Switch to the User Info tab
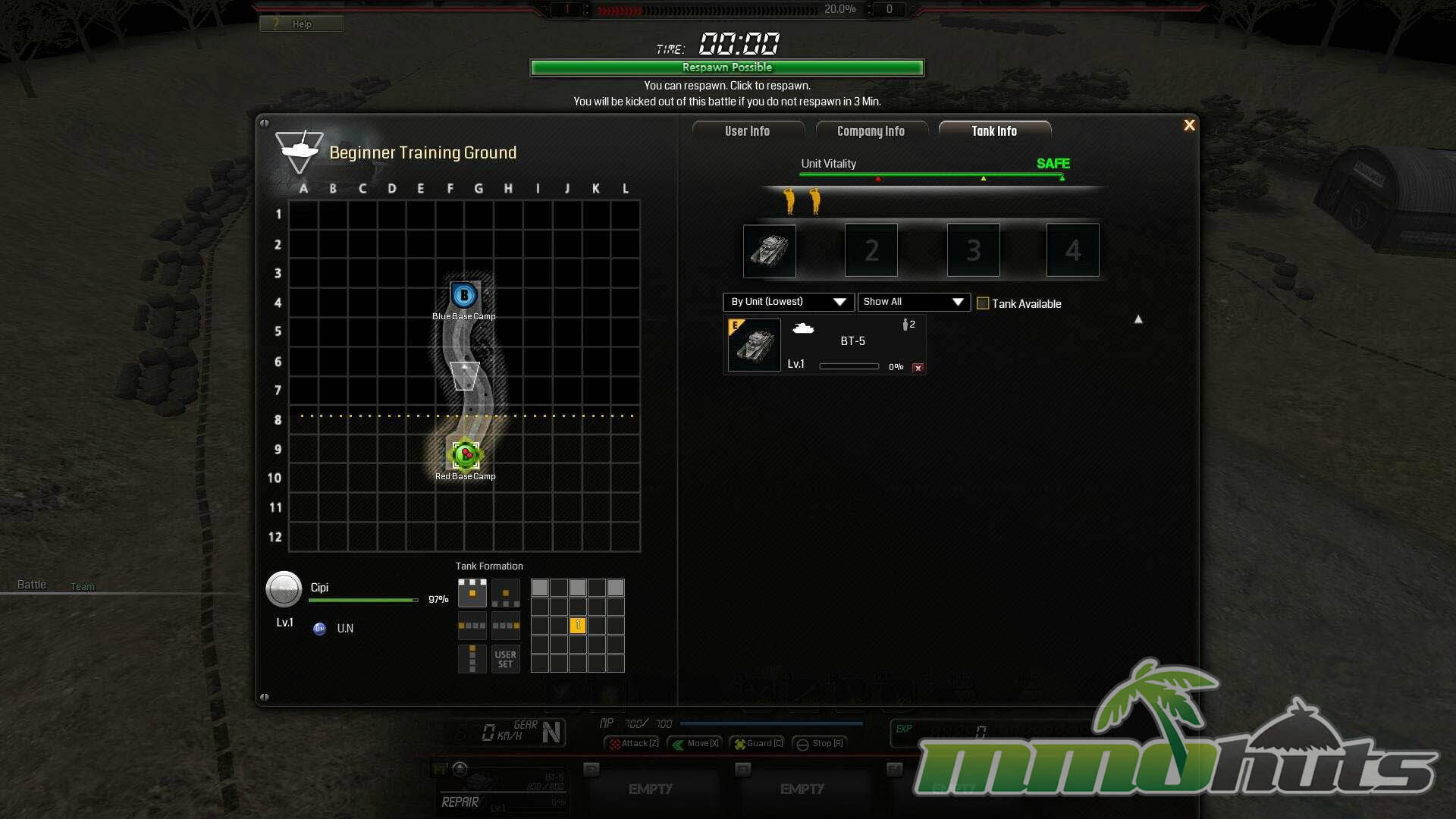 pyautogui.click(x=747, y=131)
